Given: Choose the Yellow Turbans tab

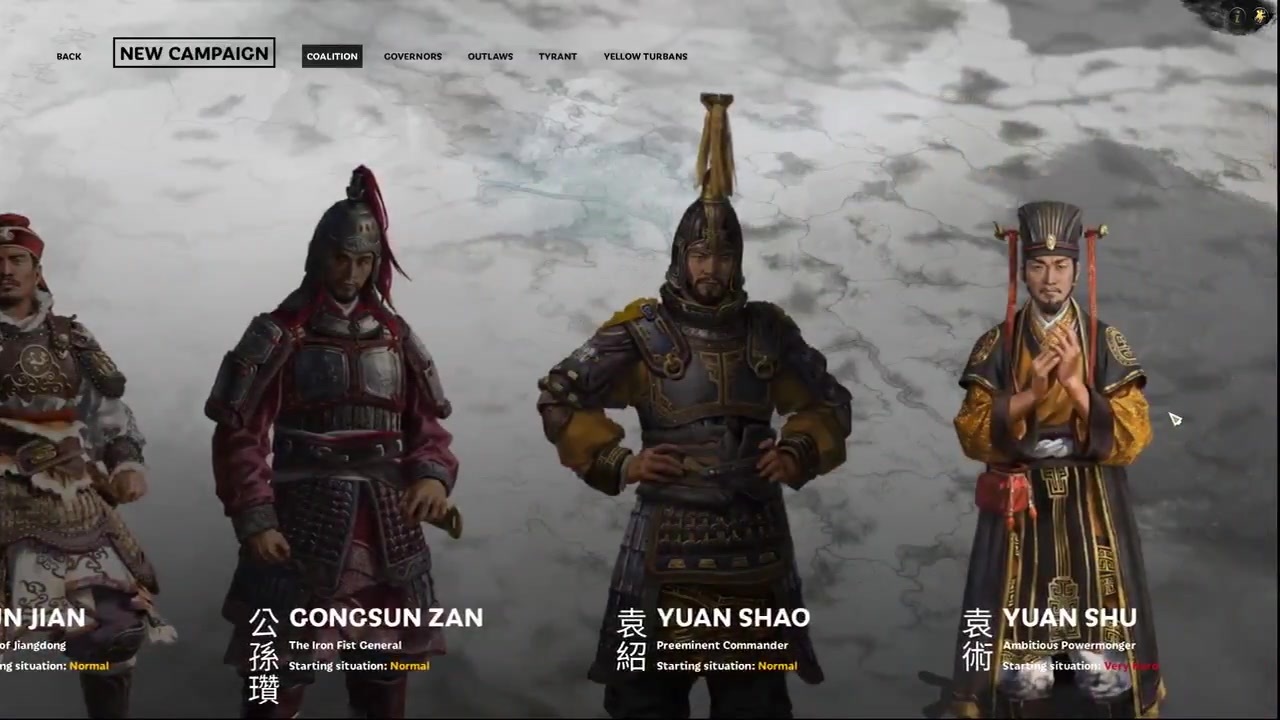Looking at the screenshot, I should coord(645,56).
